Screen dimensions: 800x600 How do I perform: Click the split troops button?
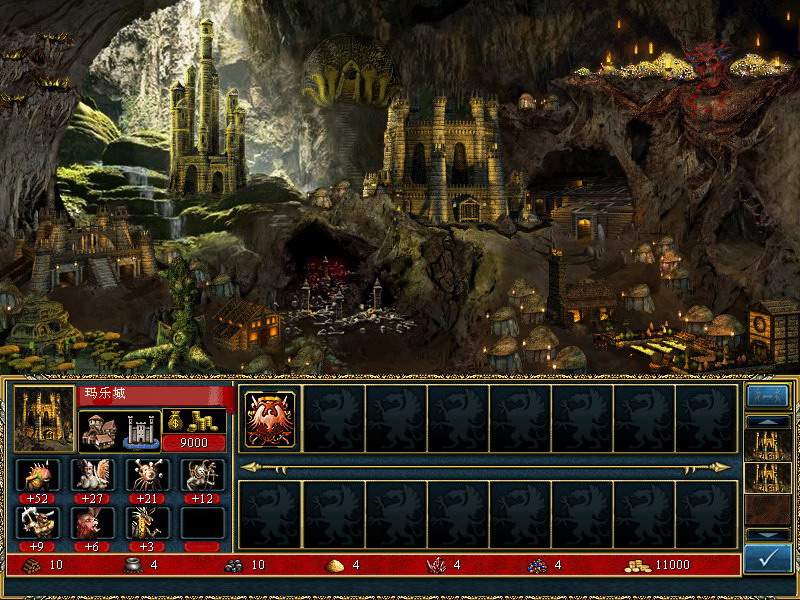click(768, 396)
